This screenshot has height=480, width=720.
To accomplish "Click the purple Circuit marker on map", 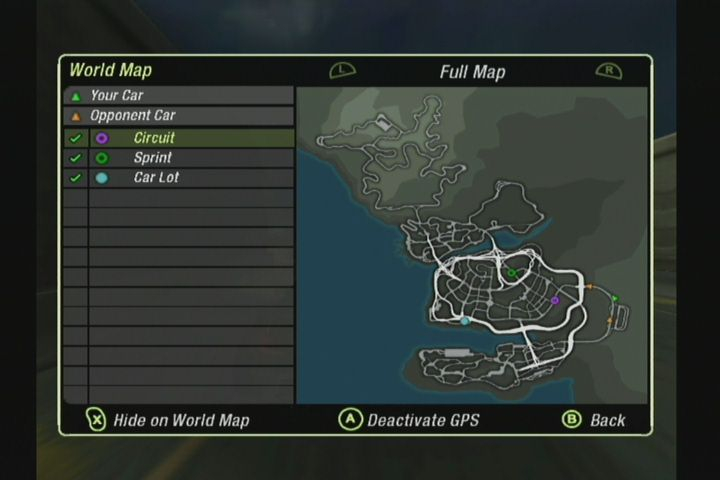I will pos(555,300).
